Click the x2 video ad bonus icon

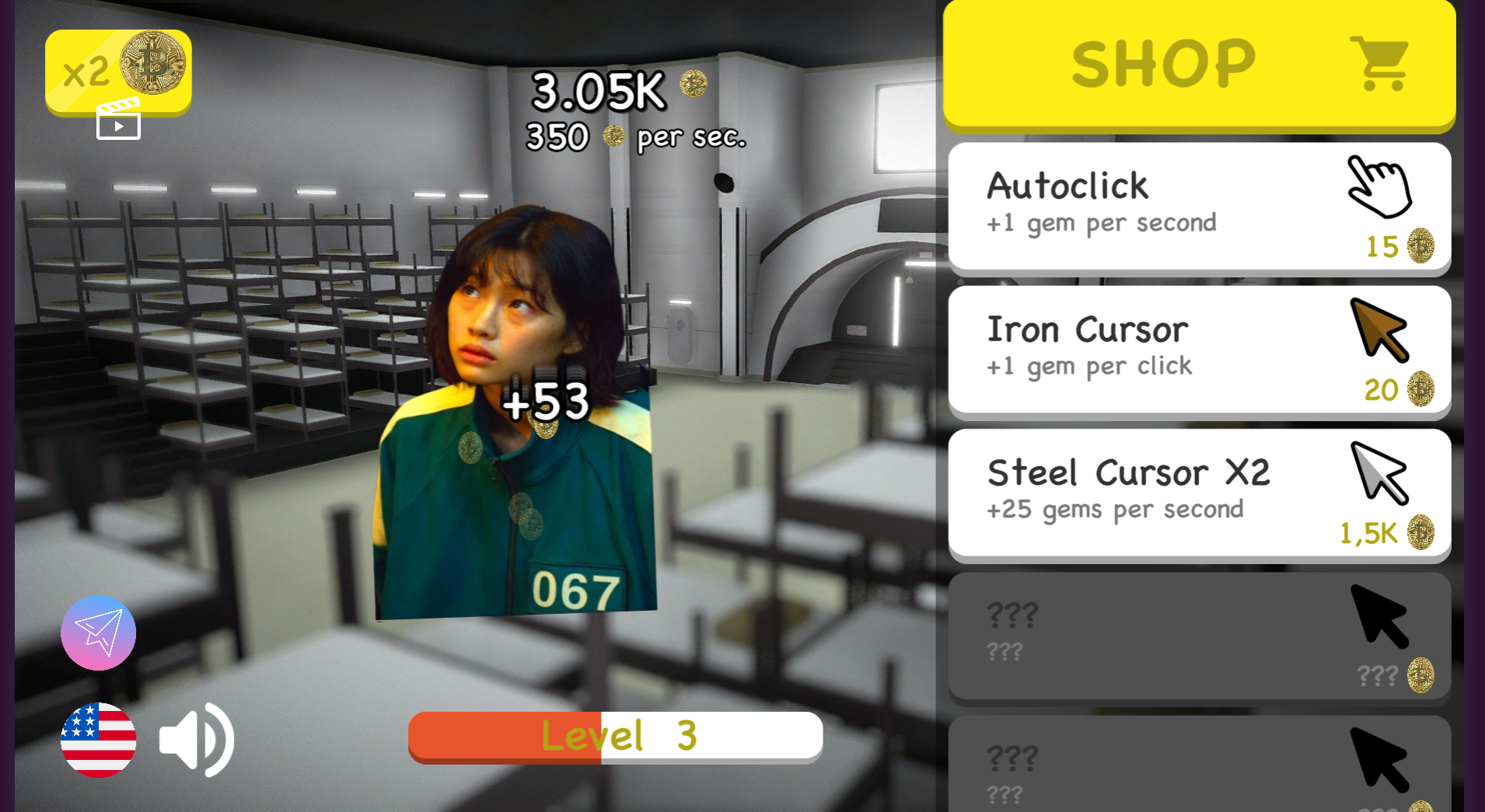118,70
